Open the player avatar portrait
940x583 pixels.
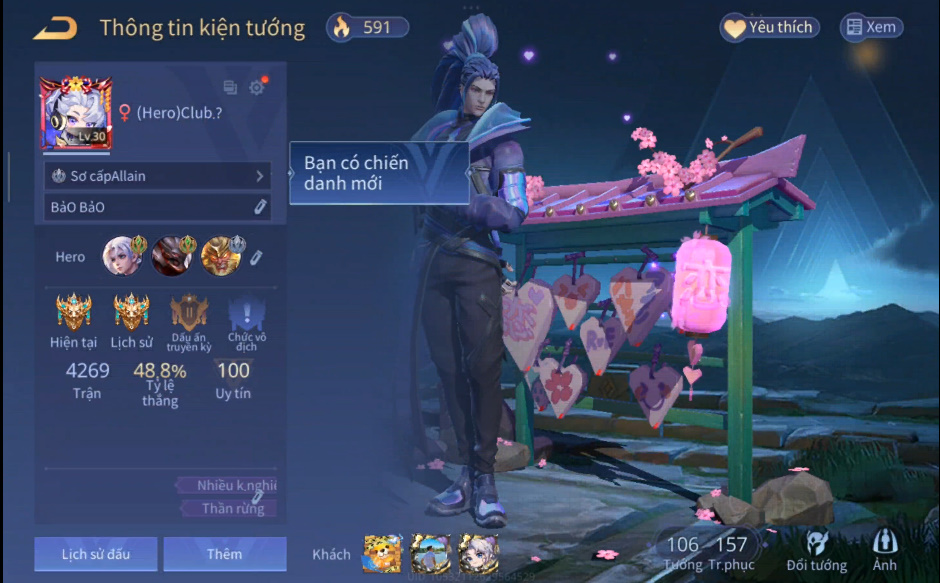[75, 114]
